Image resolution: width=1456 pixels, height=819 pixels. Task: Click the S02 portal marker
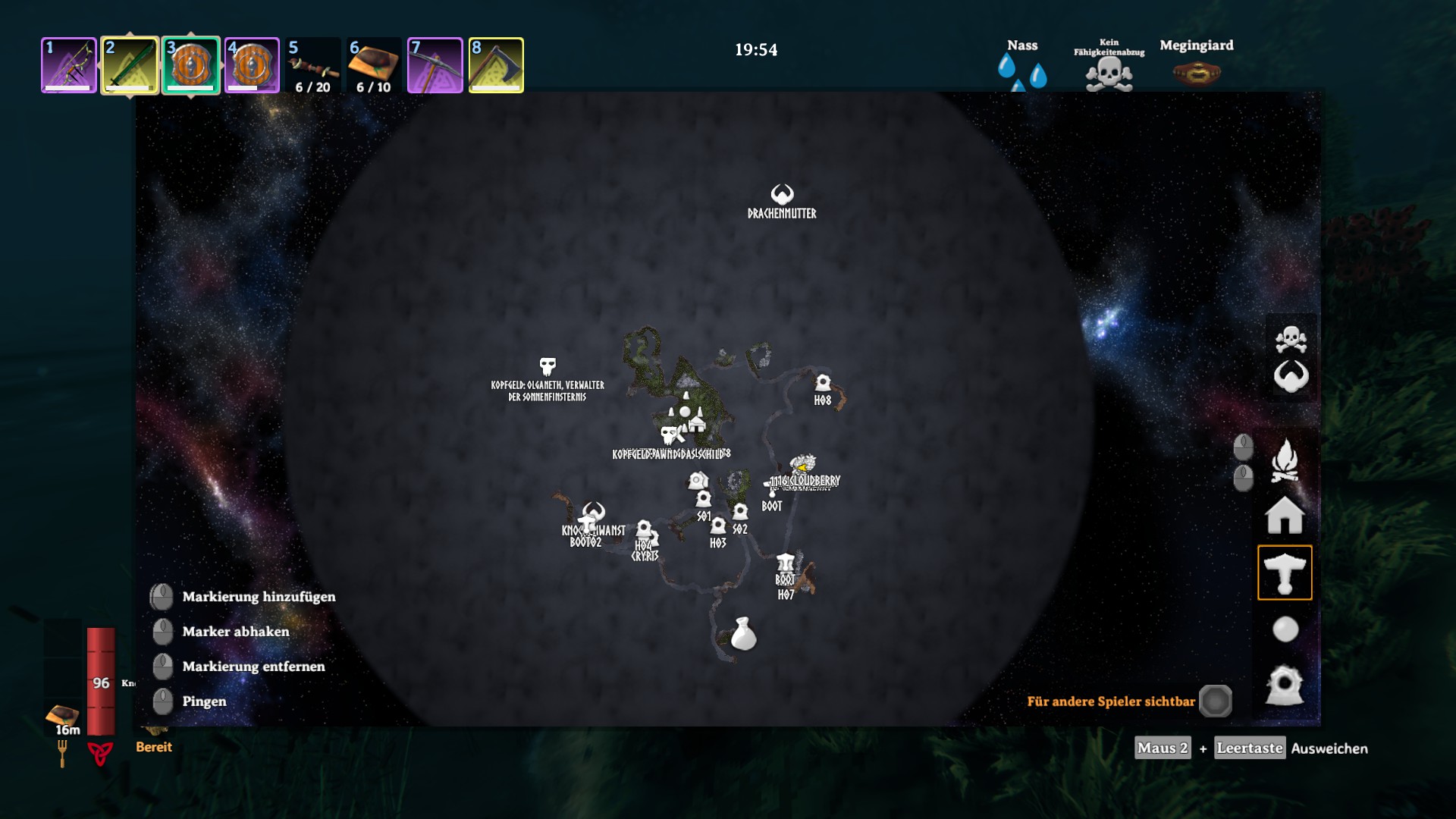[740, 513]
